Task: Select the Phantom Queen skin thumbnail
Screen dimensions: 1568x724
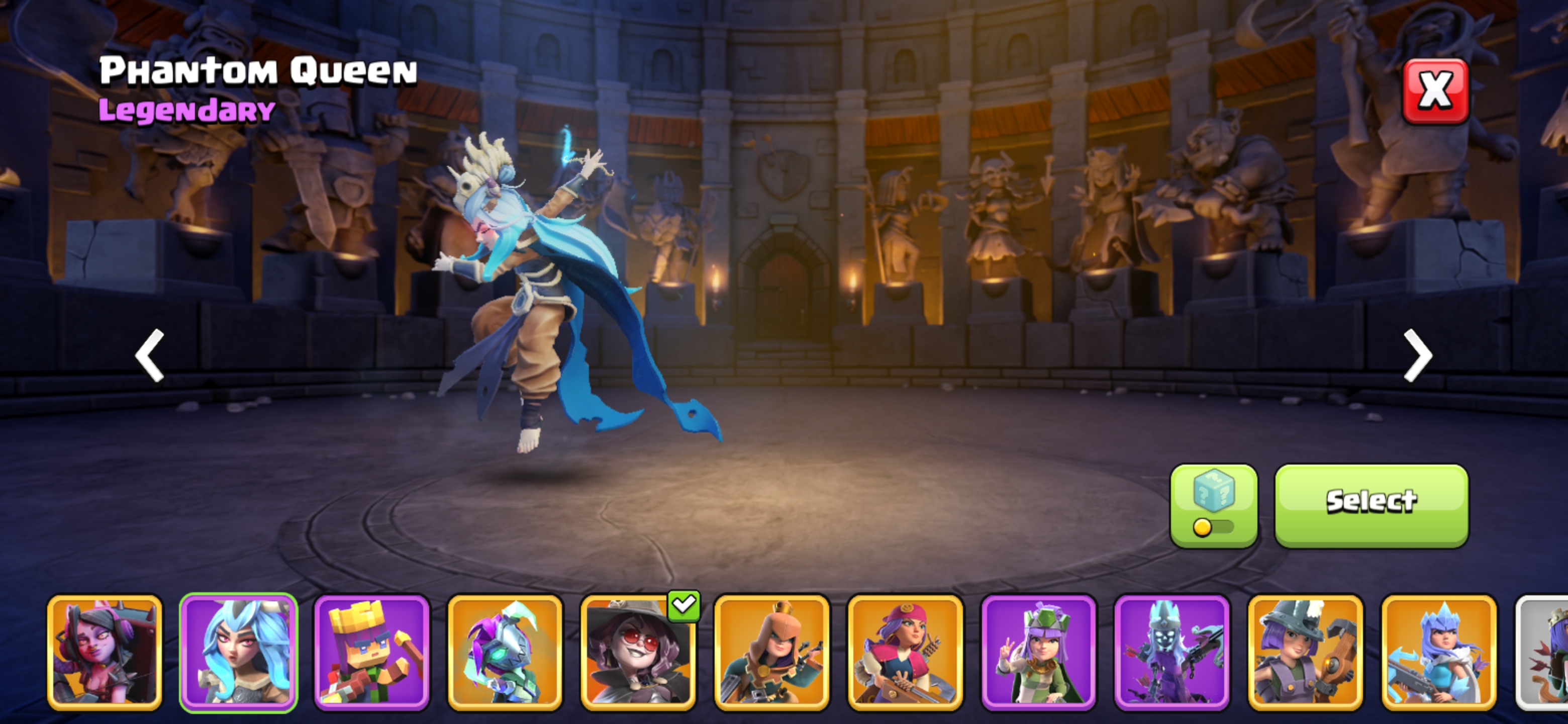Action: (x=238, y=652)
